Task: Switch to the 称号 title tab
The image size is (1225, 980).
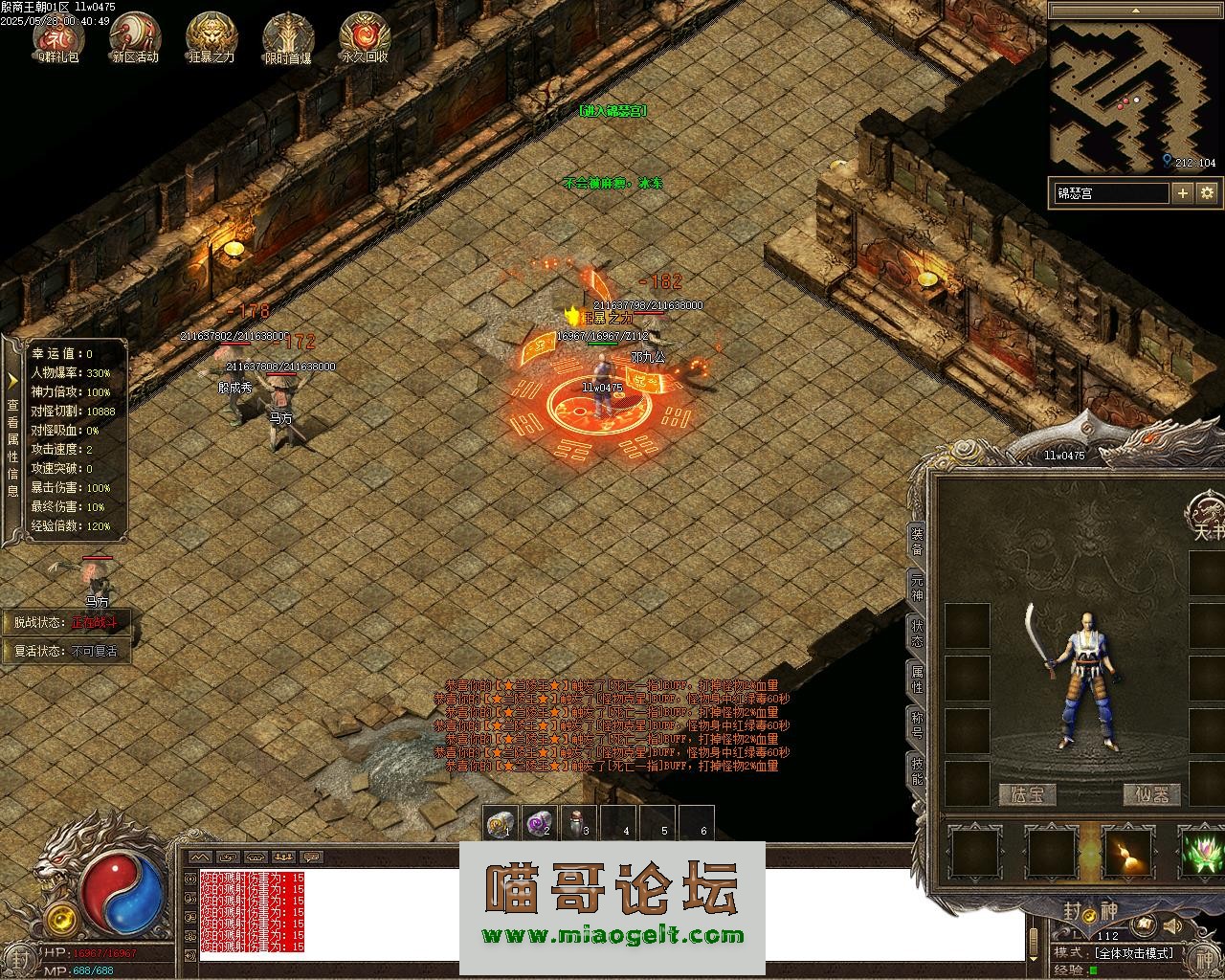Action: tap(917, 725)
